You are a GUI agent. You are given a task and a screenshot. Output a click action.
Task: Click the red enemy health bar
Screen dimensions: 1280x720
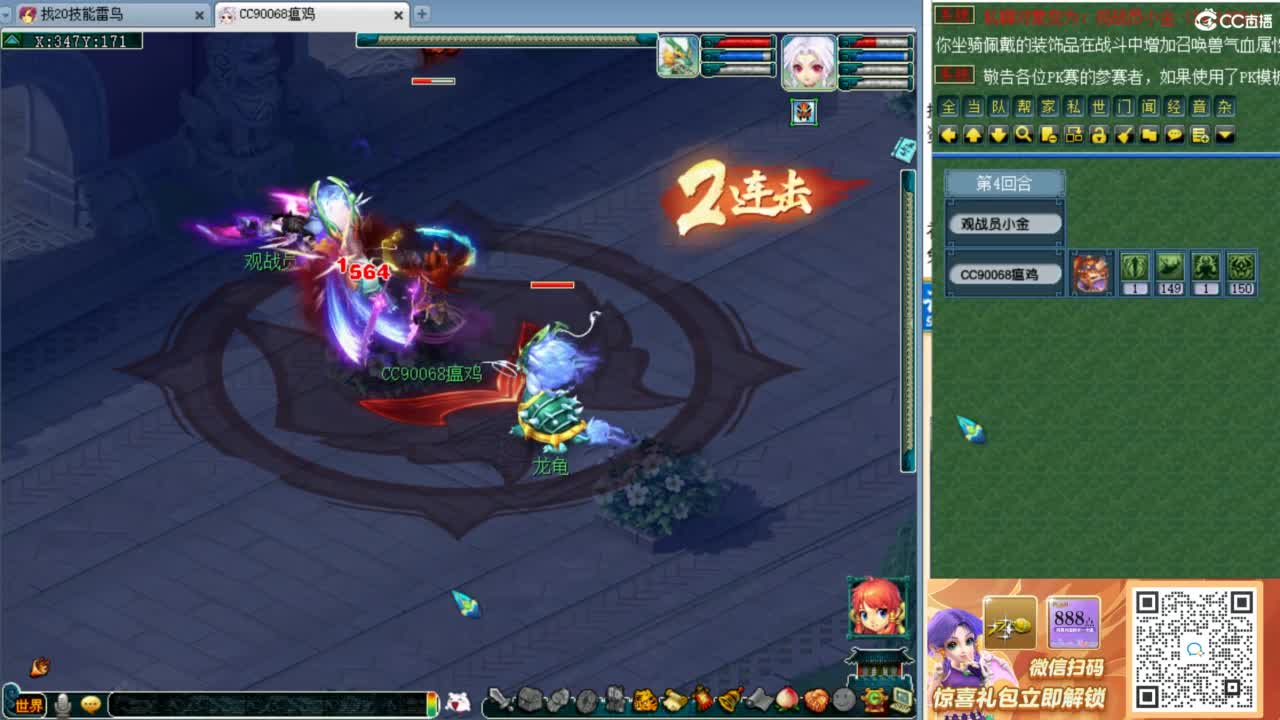click(x=550, y=283)
